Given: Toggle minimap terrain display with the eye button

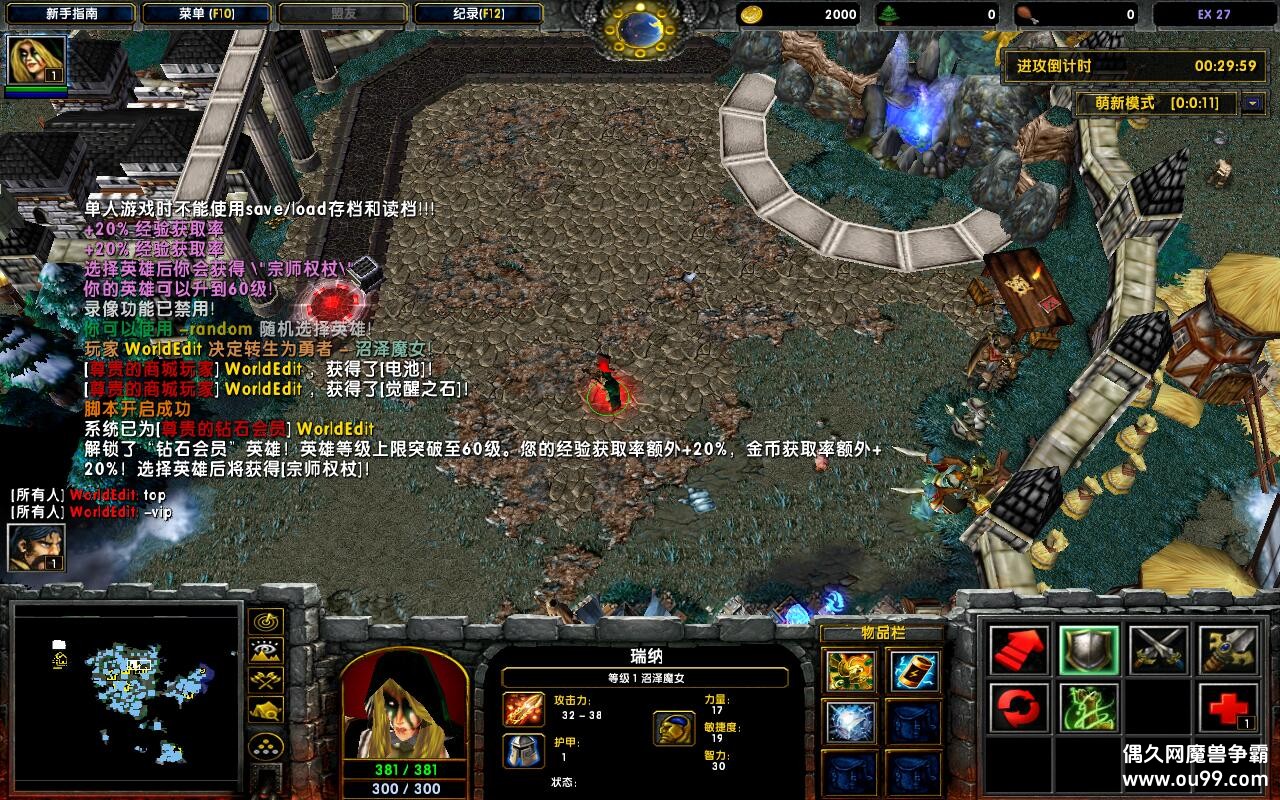Looking at the screenshot, I should pyautogui.click(x=266, y=652).
